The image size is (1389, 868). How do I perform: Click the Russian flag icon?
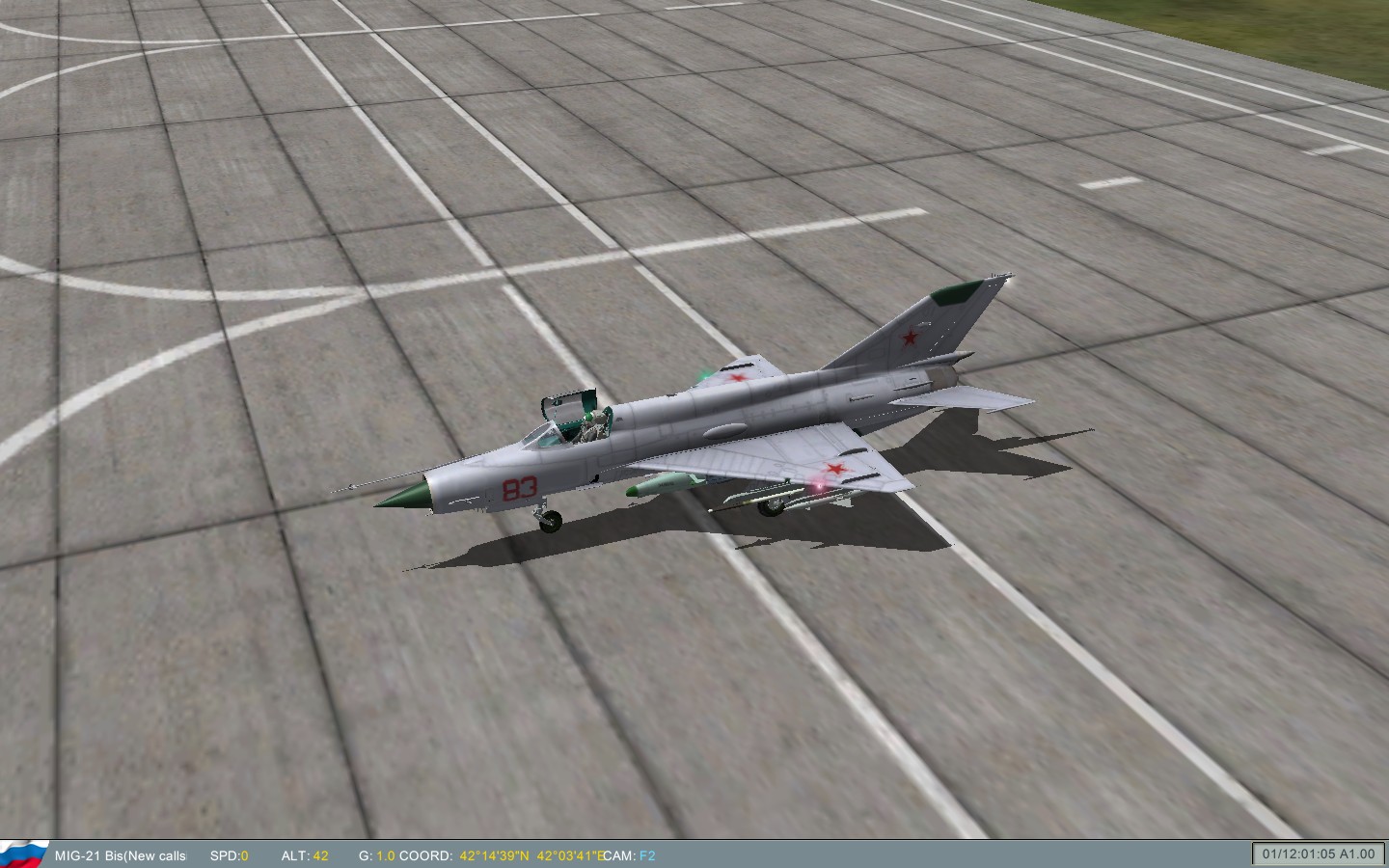pos(26,853)
